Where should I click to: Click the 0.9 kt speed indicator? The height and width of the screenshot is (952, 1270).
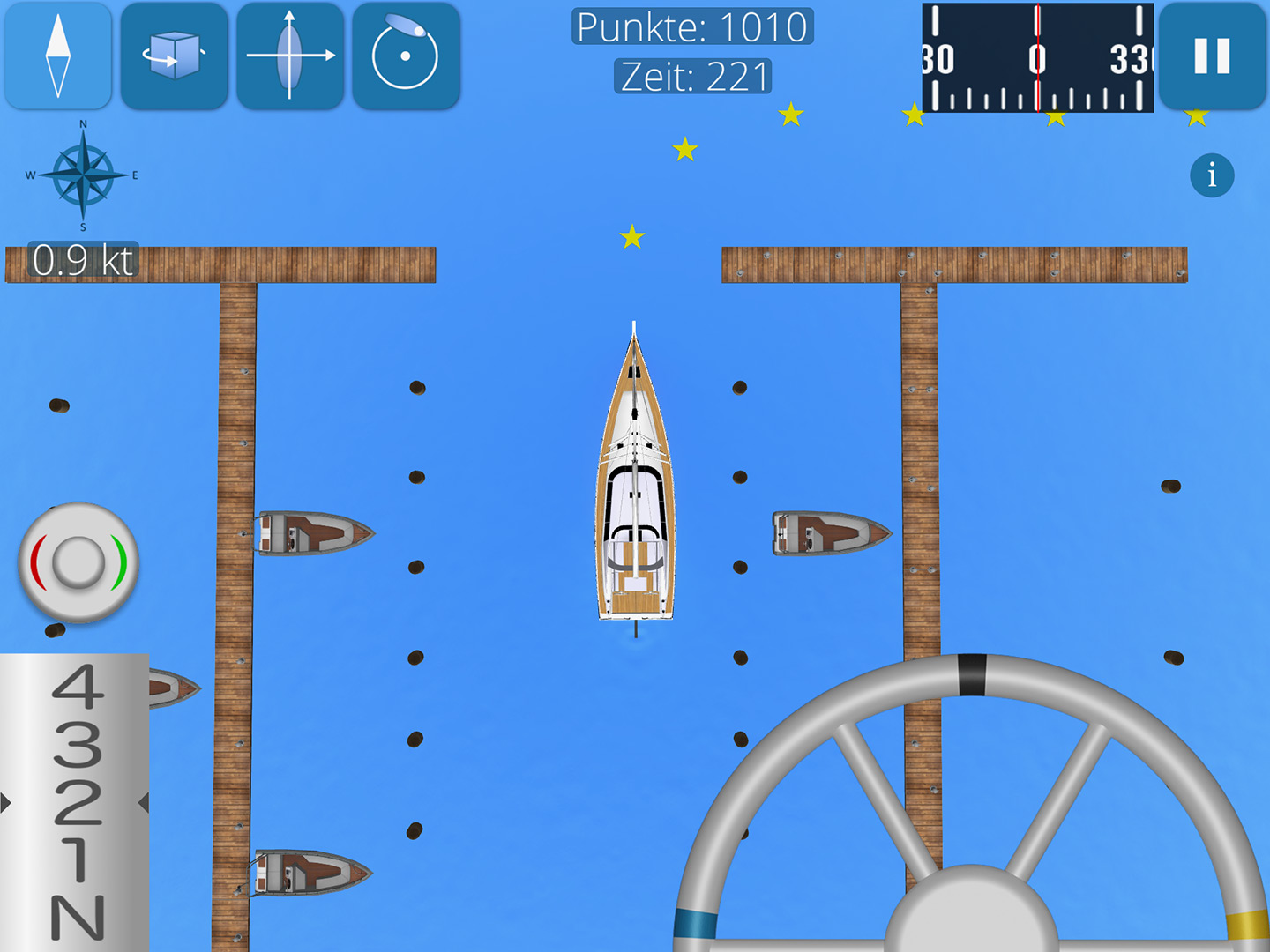coord(84,258)
